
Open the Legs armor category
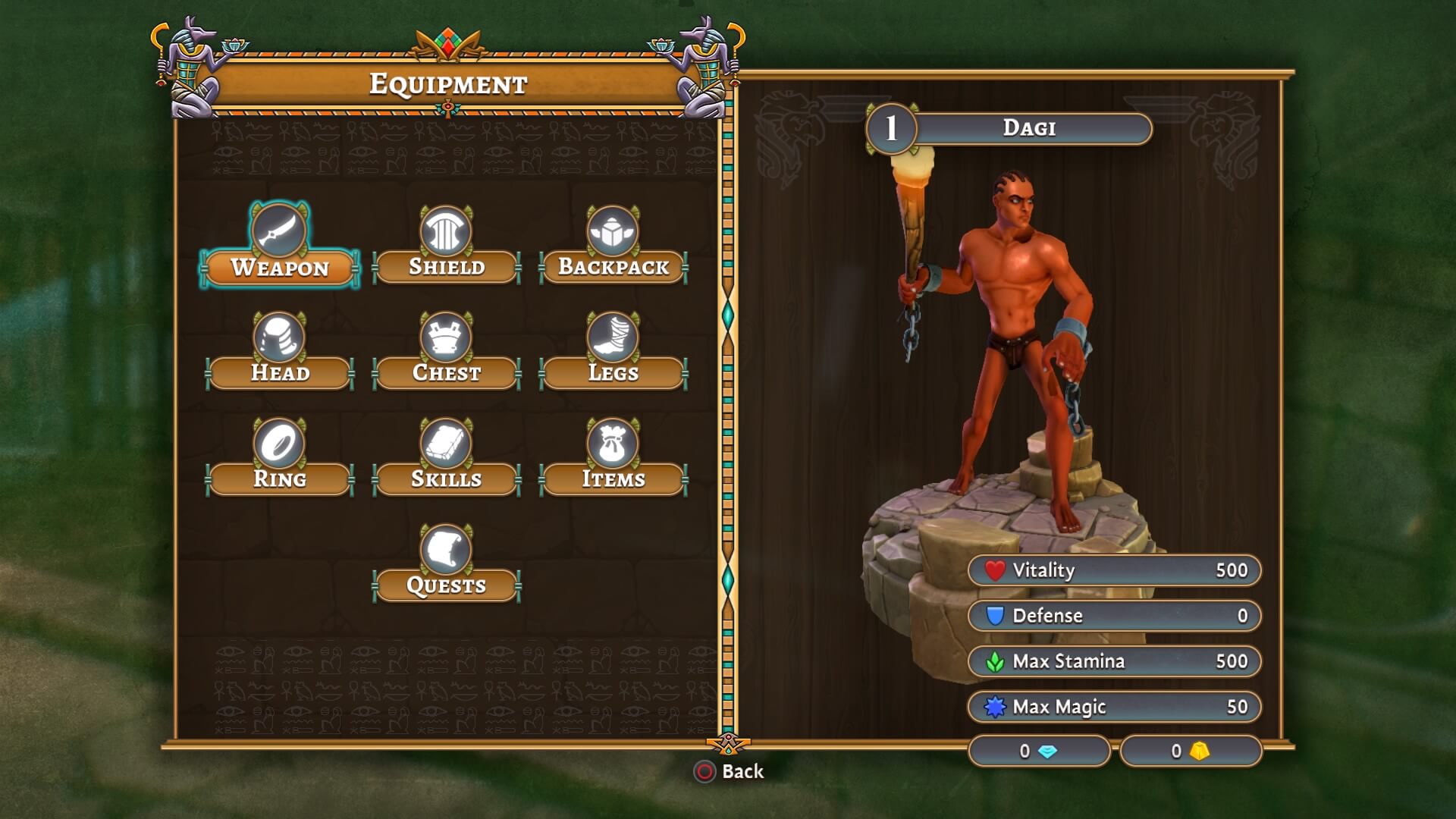pyautogui.click(x=613, y=373)
